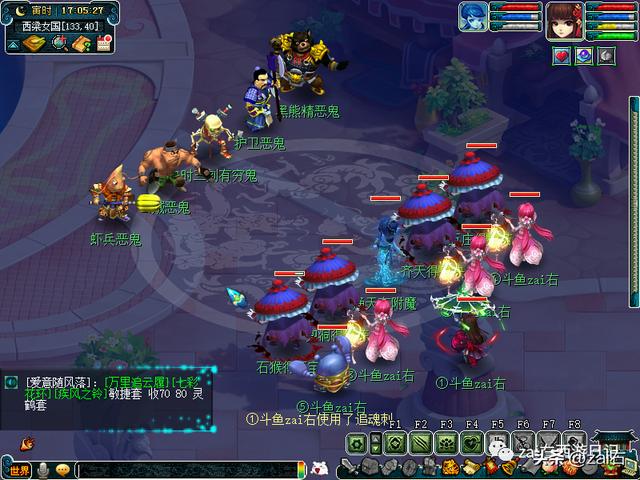Open the globe magnifier mini-map search
Screen dimensions: 640x480
coord(59,42)
